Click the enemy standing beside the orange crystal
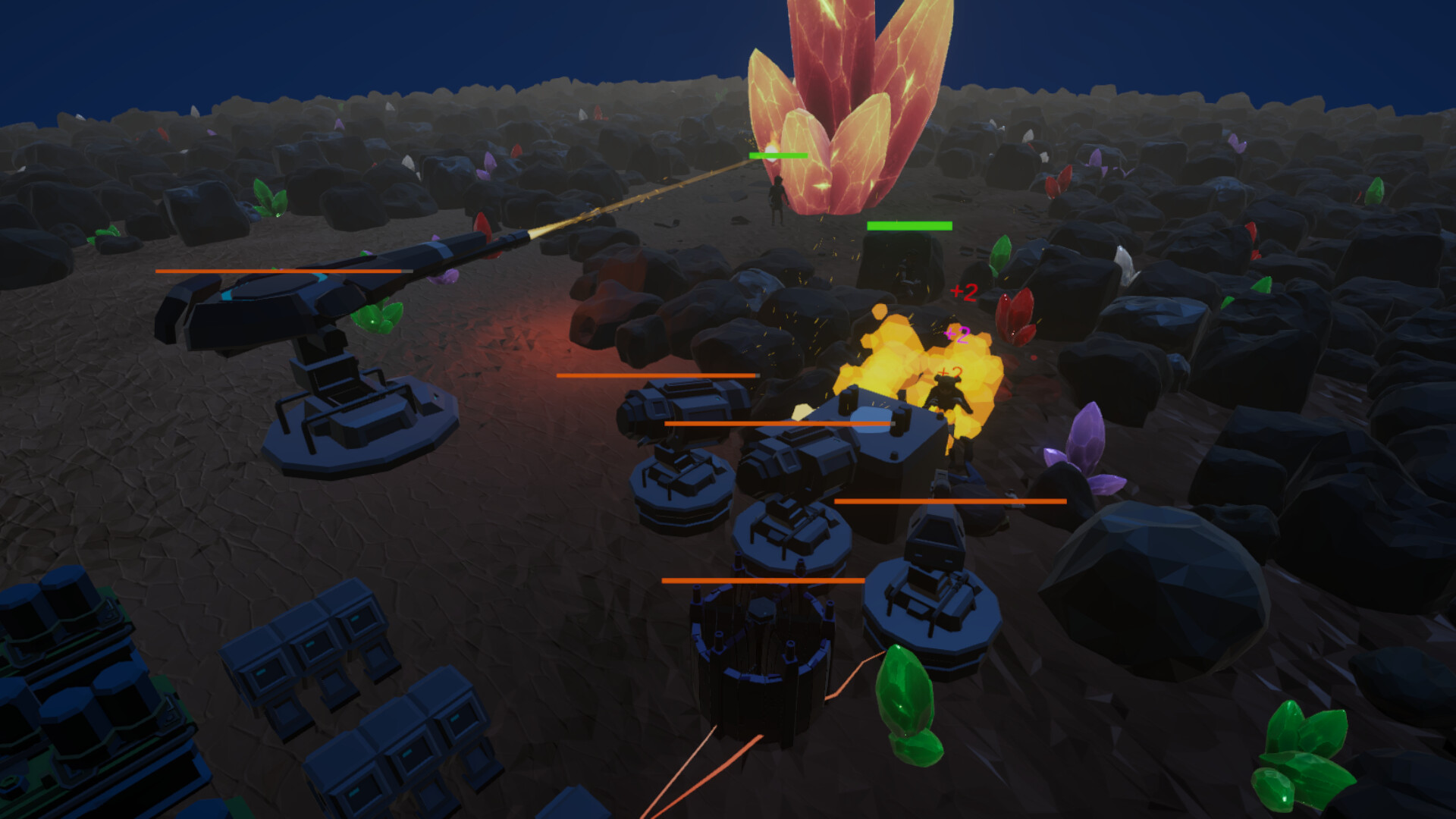1456x819 pixels. click(777, 201)
